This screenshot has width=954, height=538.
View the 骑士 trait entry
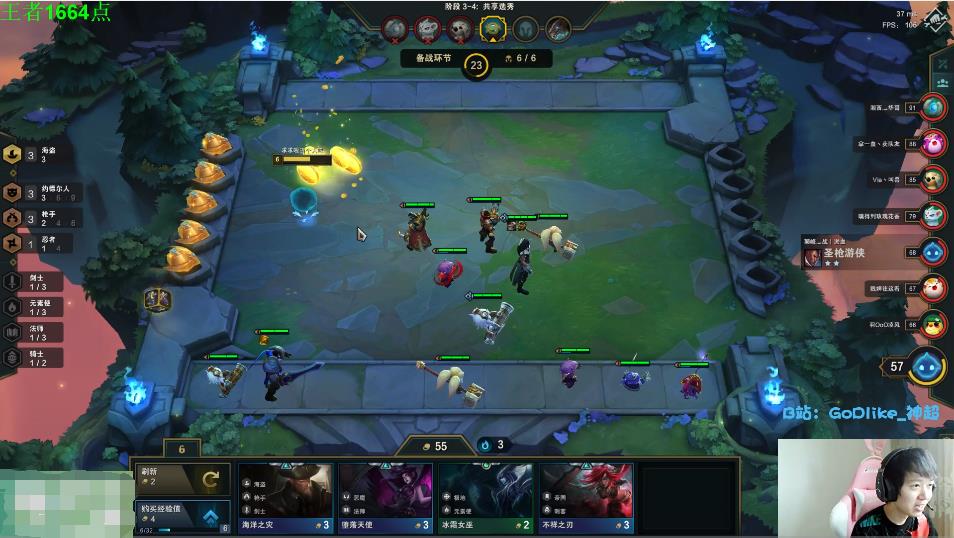[x=30, y=357]
